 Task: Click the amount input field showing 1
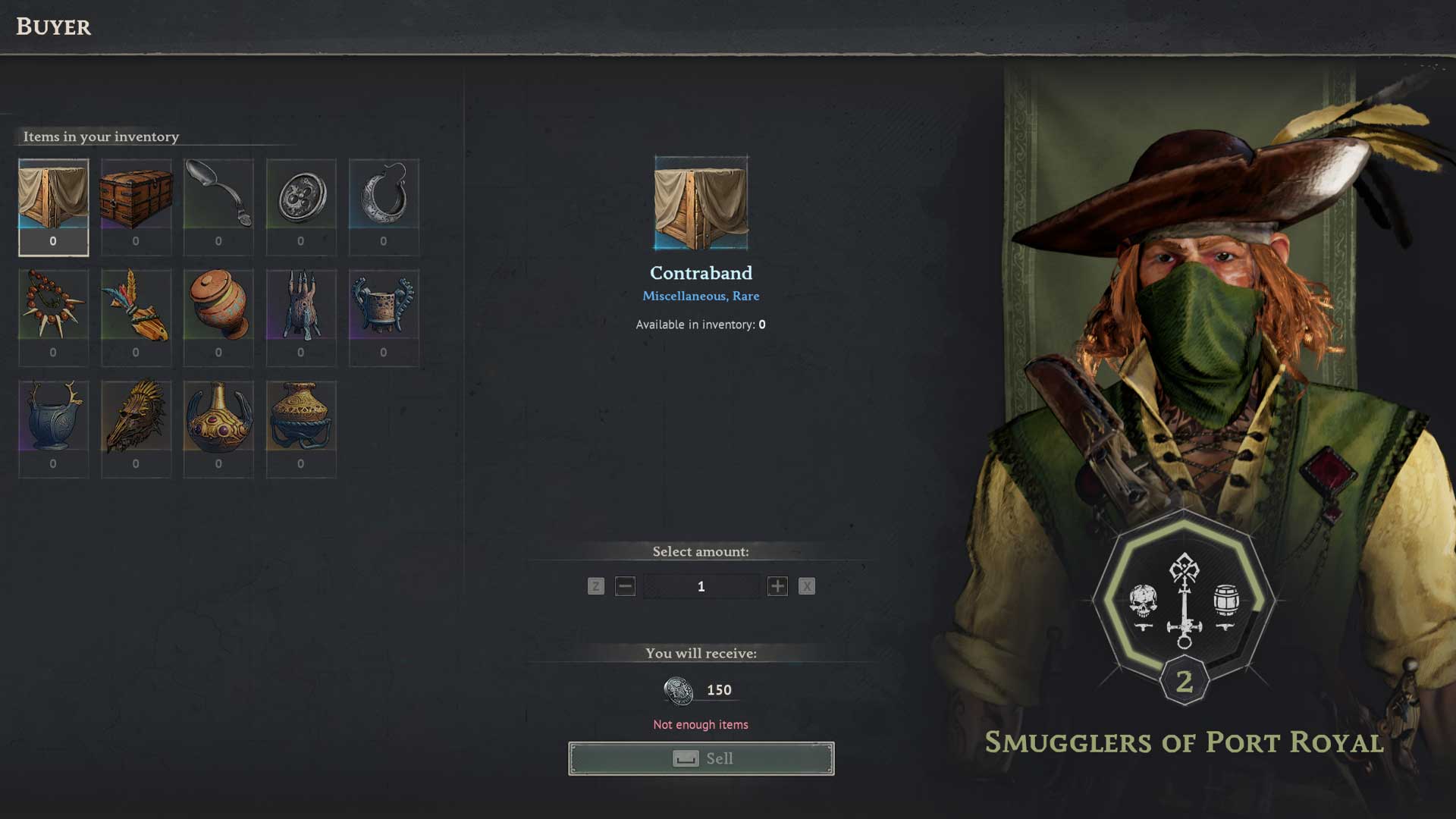[701, 585]
